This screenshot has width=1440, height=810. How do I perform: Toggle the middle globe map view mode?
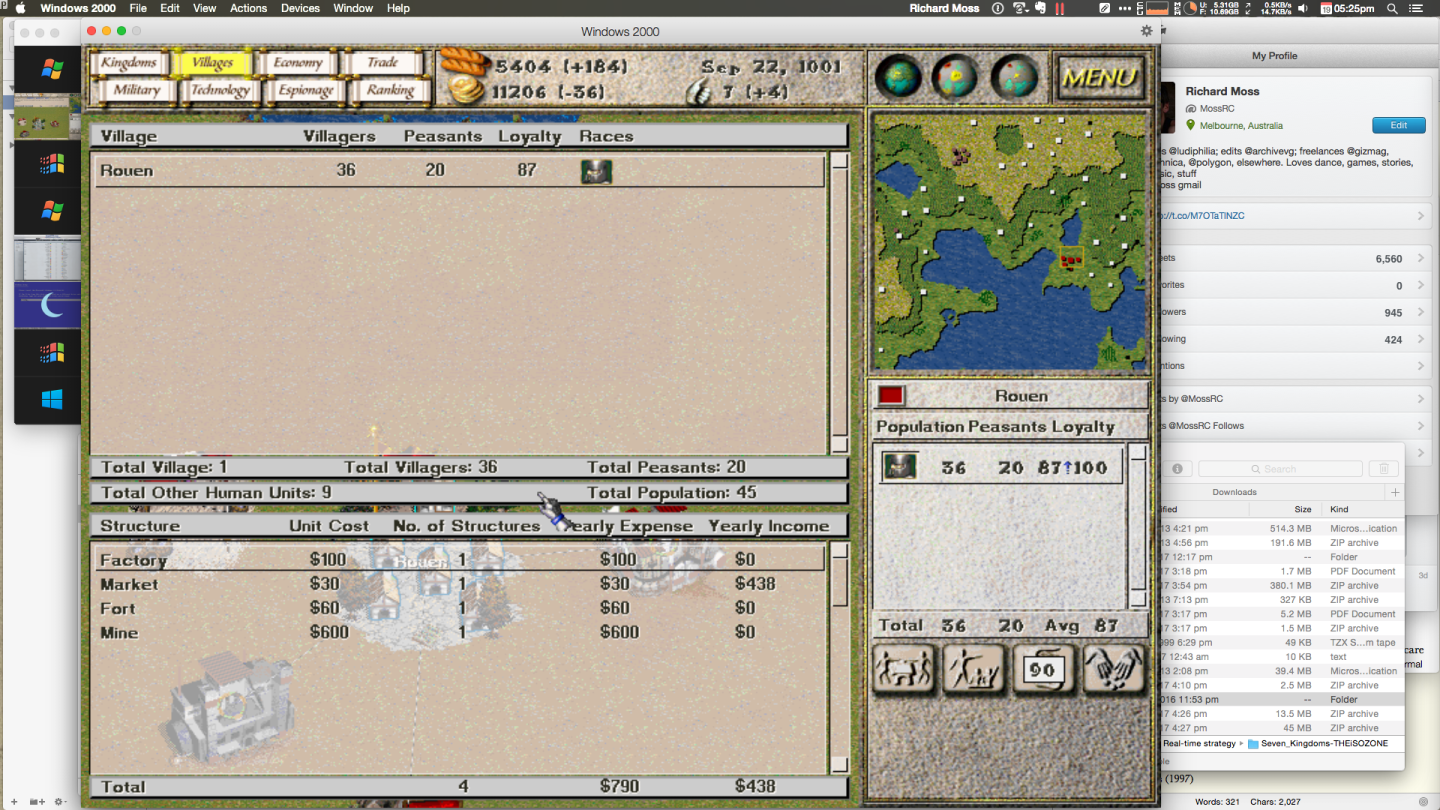tap(957, 77)
